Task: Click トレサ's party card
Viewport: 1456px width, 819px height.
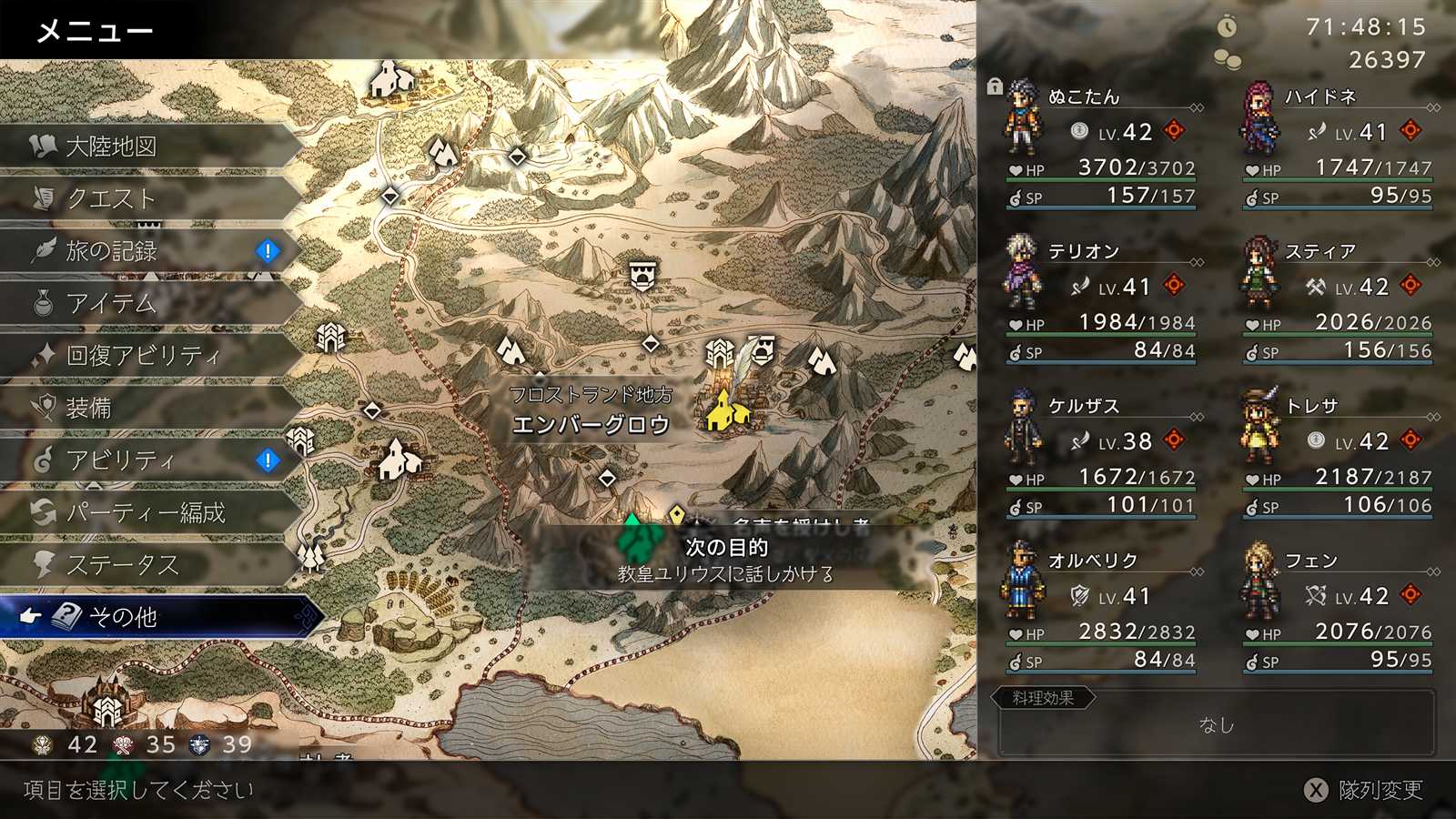Action: click(x=1338, y=455)
